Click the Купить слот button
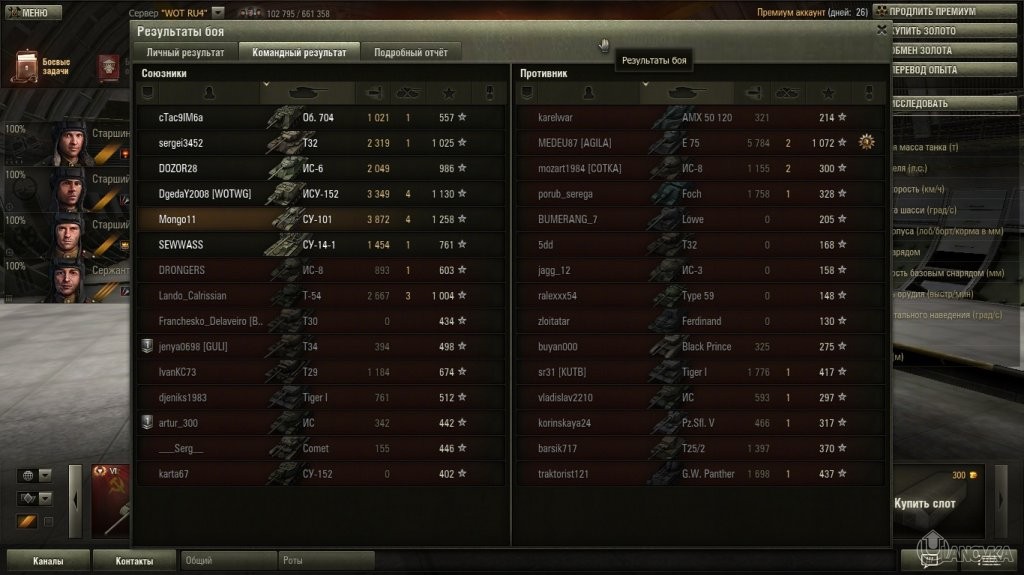Viewport: 1024px width, 575px height. coord(924,504)
